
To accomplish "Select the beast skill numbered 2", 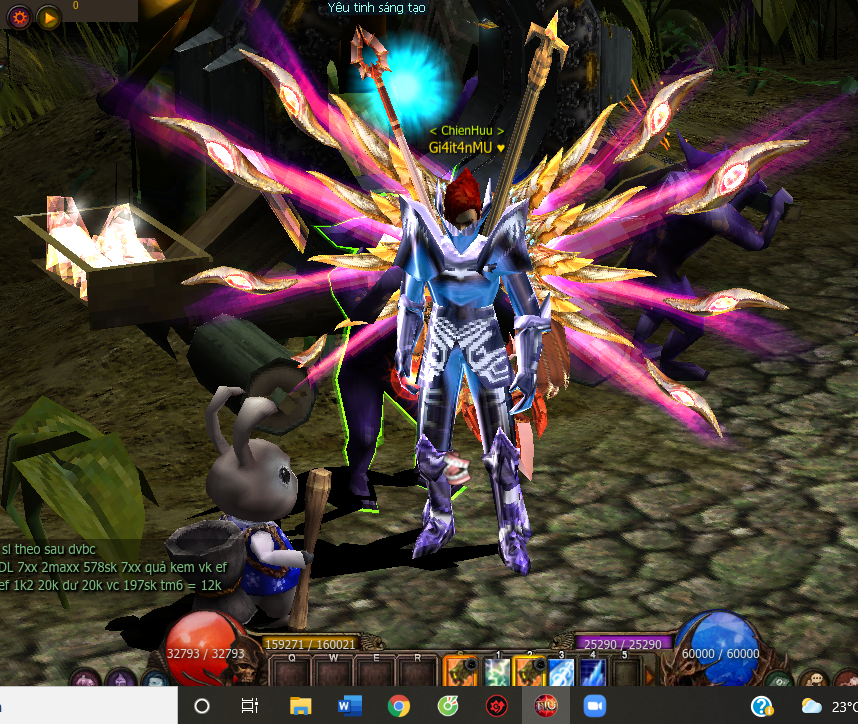I will coord(529,672).
